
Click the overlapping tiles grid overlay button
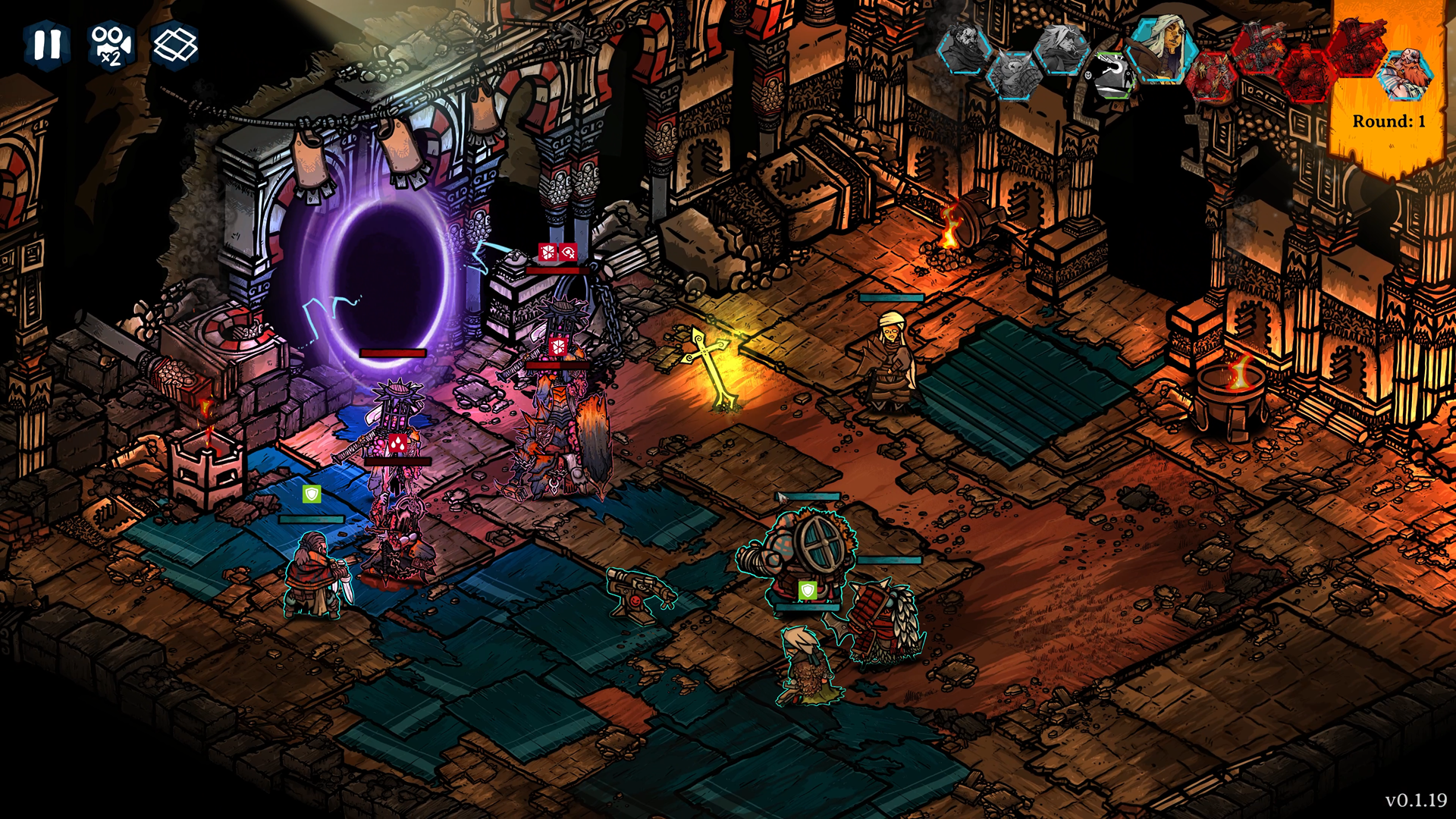(x=175, y=45)
